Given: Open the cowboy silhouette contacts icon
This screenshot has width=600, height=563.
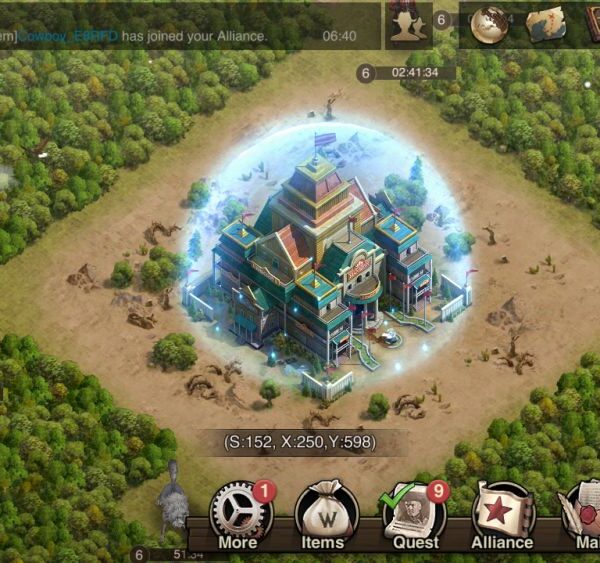Looking at the screenshot, I should pos(405,25).
